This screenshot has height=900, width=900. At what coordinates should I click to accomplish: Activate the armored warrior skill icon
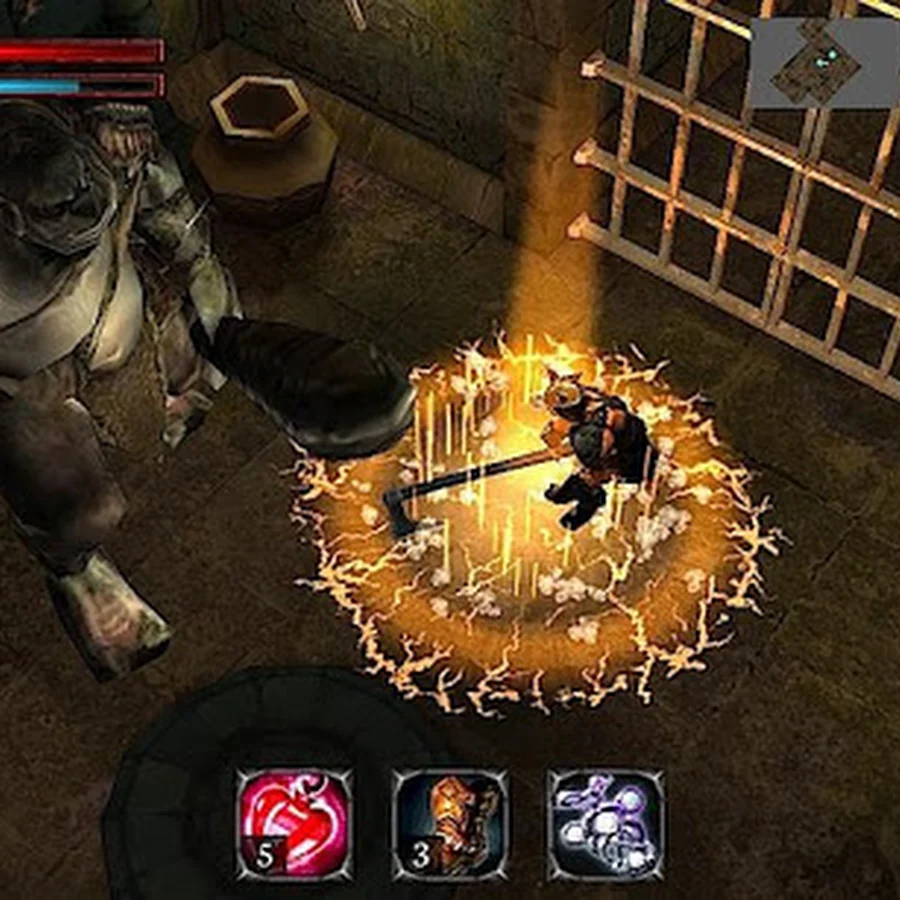click(450, 824)
